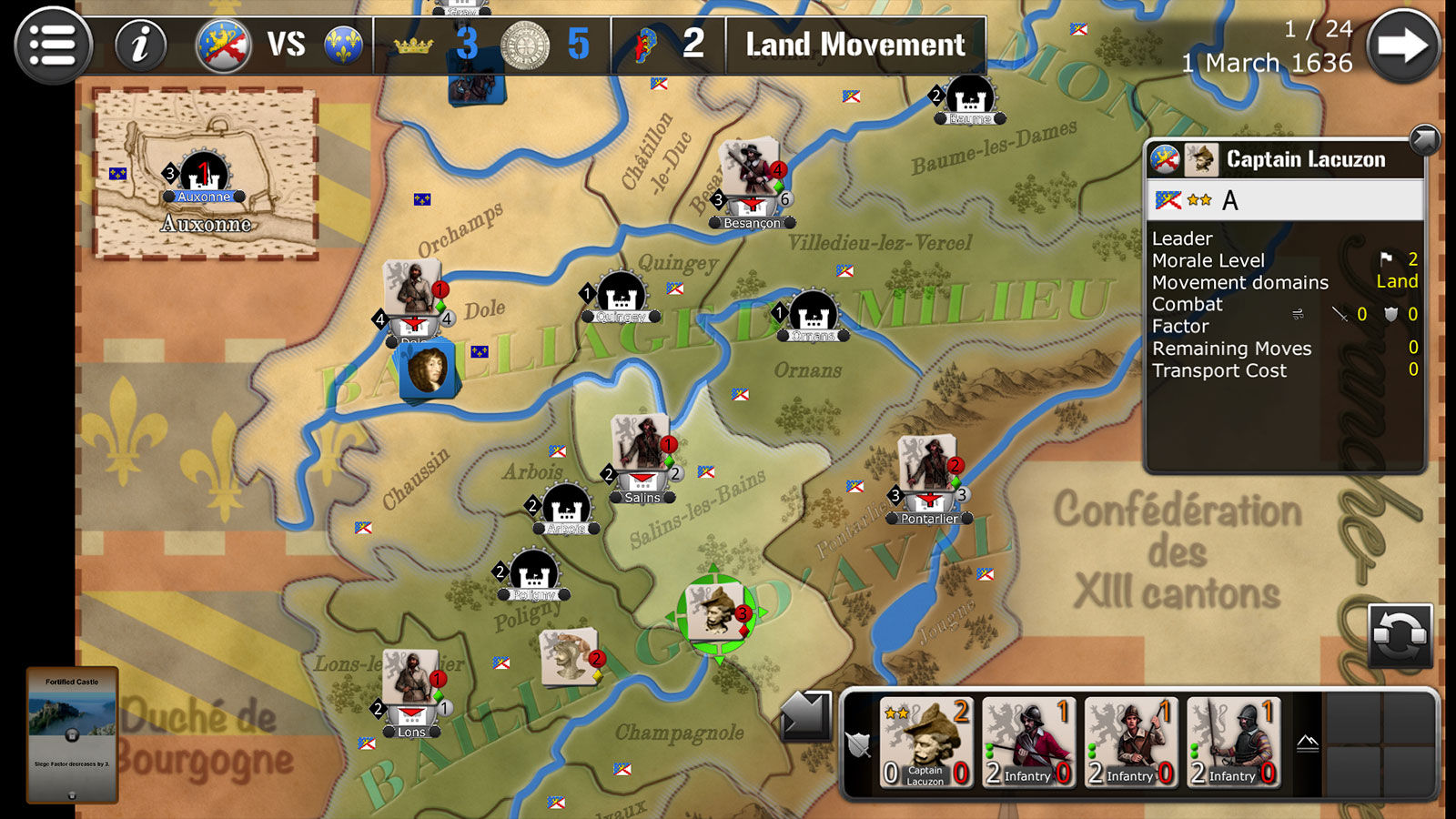
Task: Collapse the unit tray with the diagonal arrow
Action: 805,716
